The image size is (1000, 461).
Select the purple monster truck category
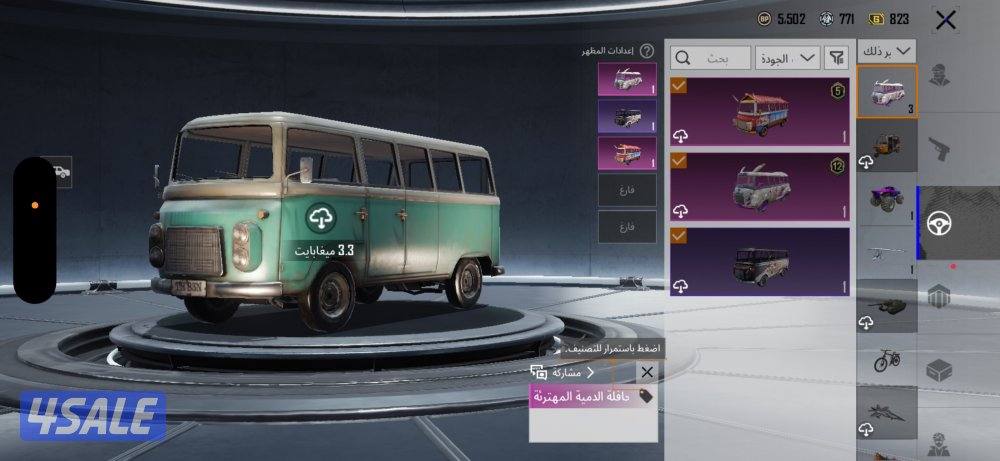coord(887,198)
